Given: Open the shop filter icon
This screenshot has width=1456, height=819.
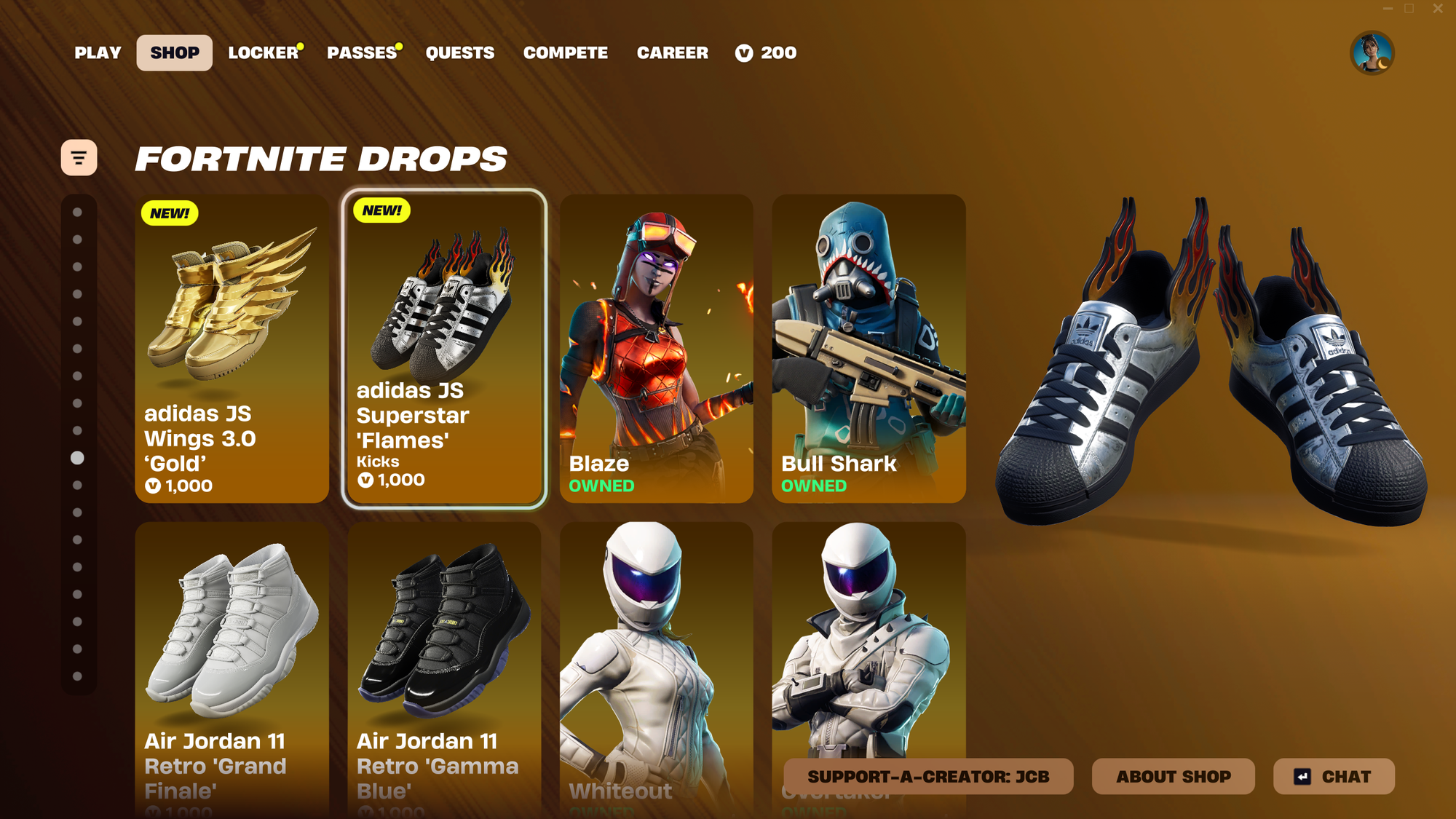Looking at the screenshot, I should click(x=79, y=156).
